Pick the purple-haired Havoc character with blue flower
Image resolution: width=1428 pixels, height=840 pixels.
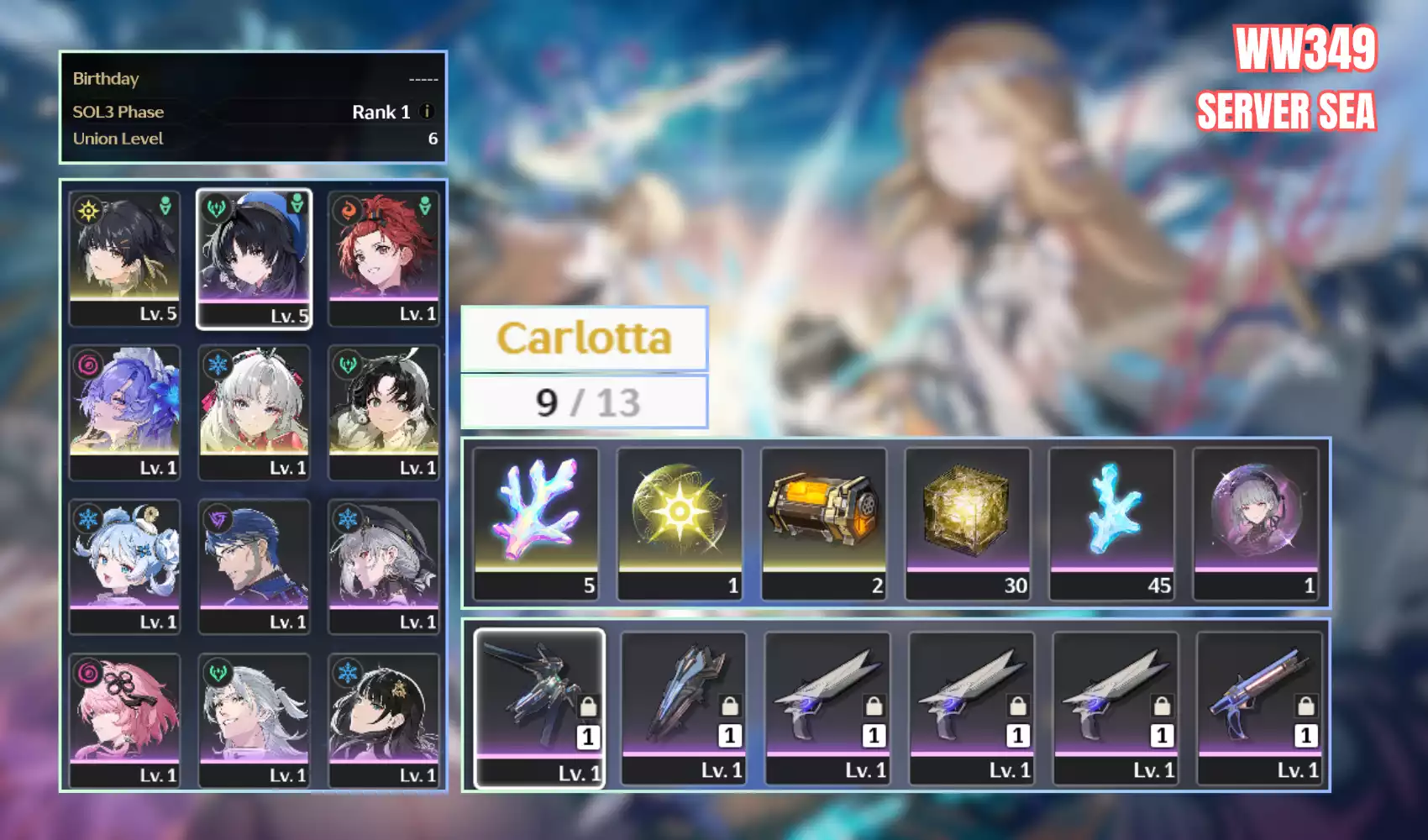(x=124, y=411)
